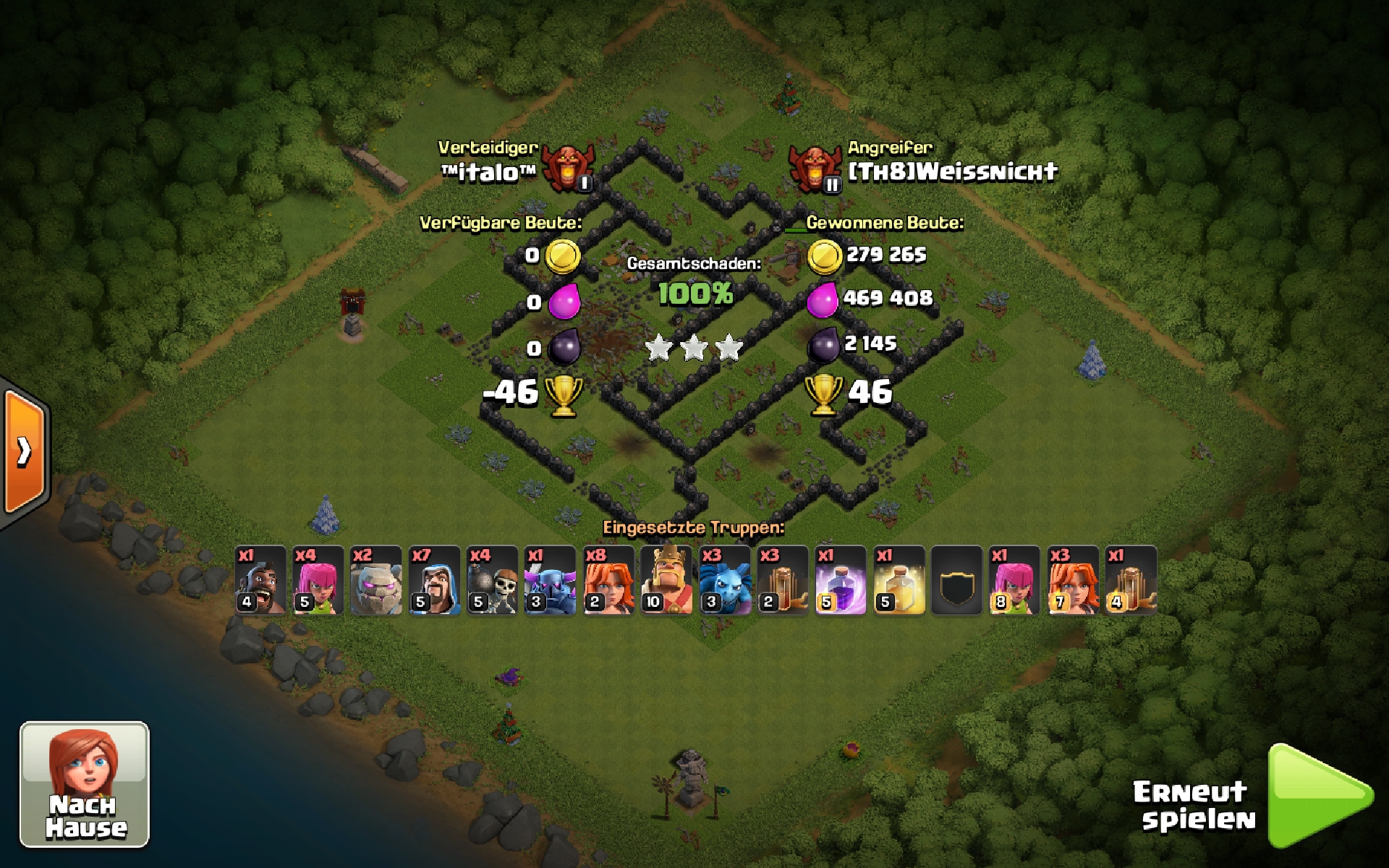Image resolution: width=1389 pixels, height=868 pixels.
Task: Choose the Valkyrie card marked x8
Action: pos(608,580)
